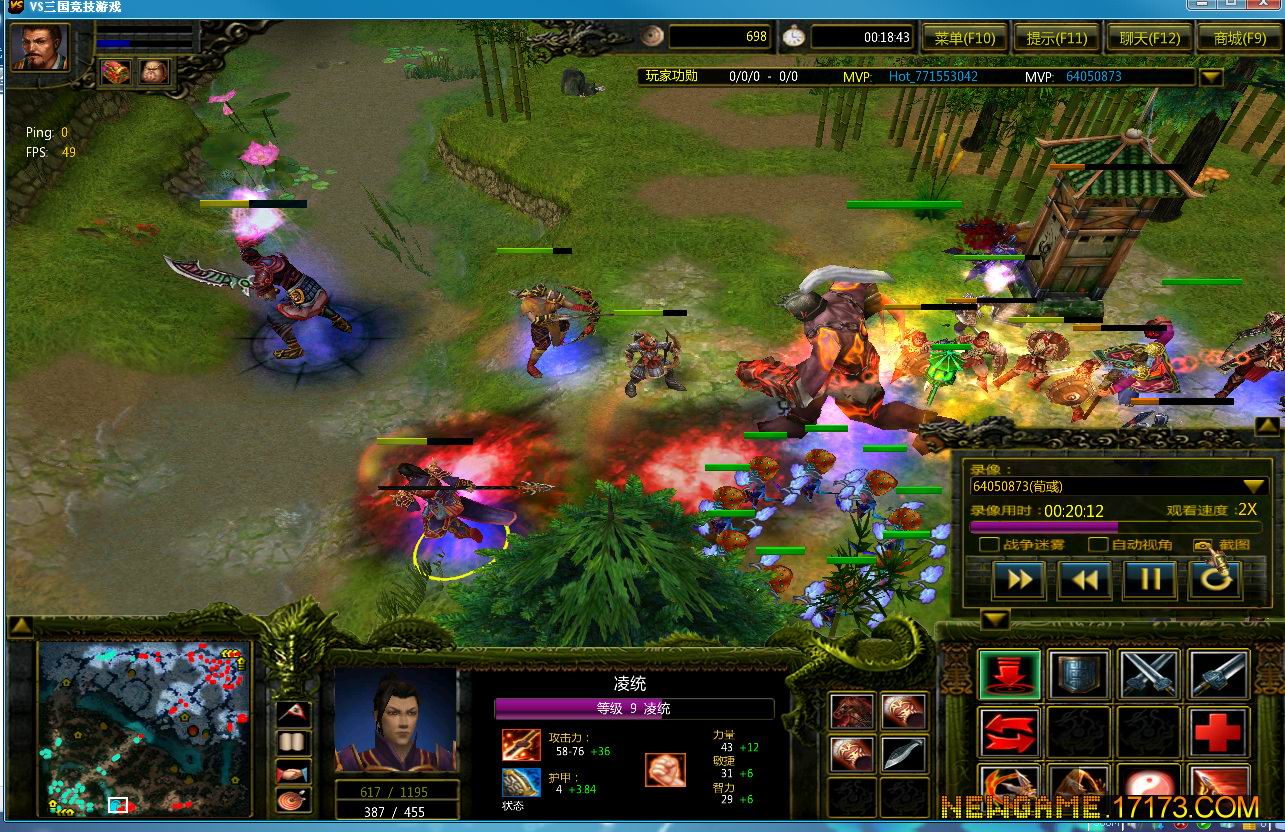The width and height of the screenshot is (1285, 832).
Task: Fast-forward the replay playback
Action: click(1019, 580)
